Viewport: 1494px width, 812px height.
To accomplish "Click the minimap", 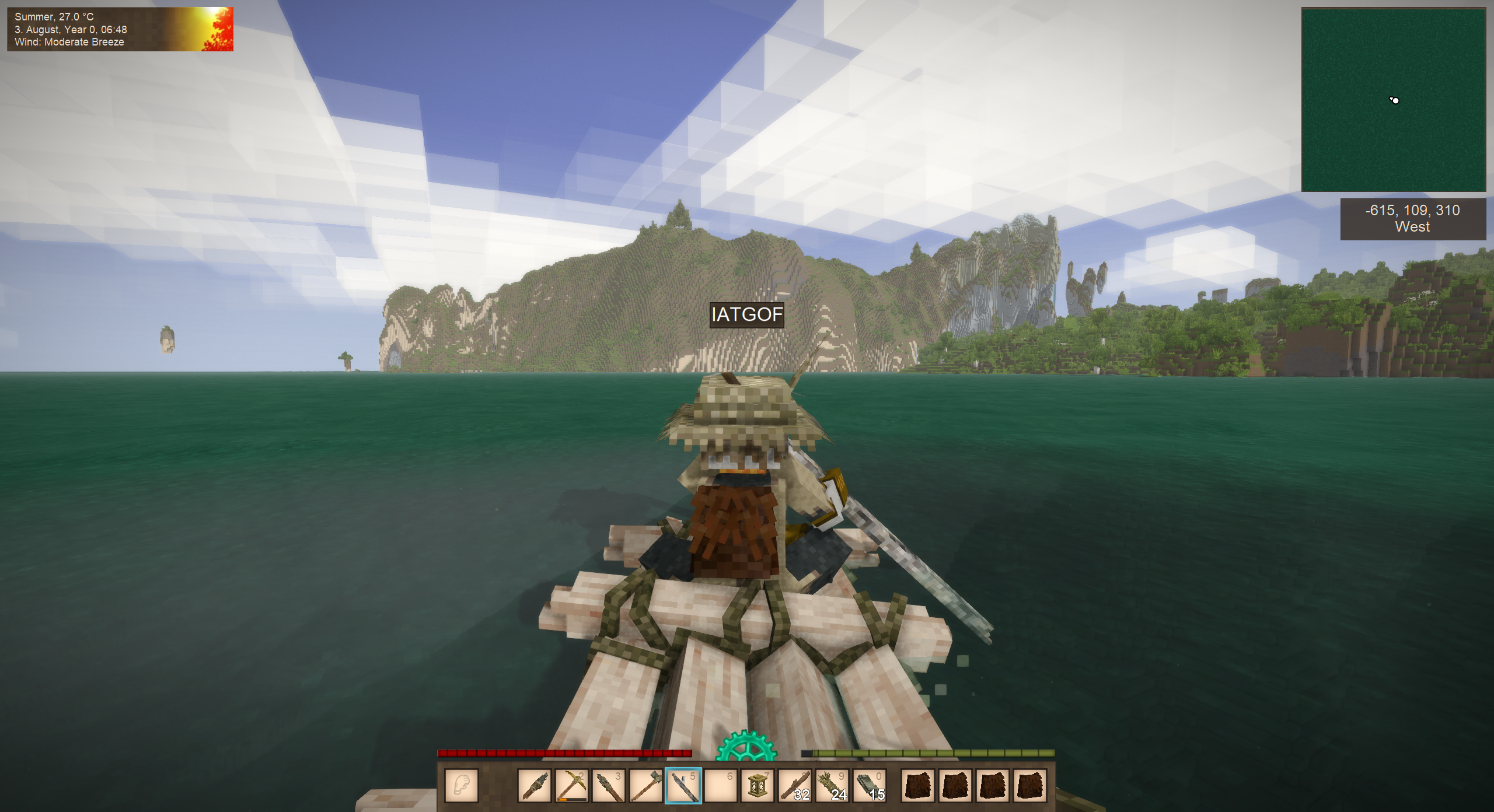I will 1393,100.
